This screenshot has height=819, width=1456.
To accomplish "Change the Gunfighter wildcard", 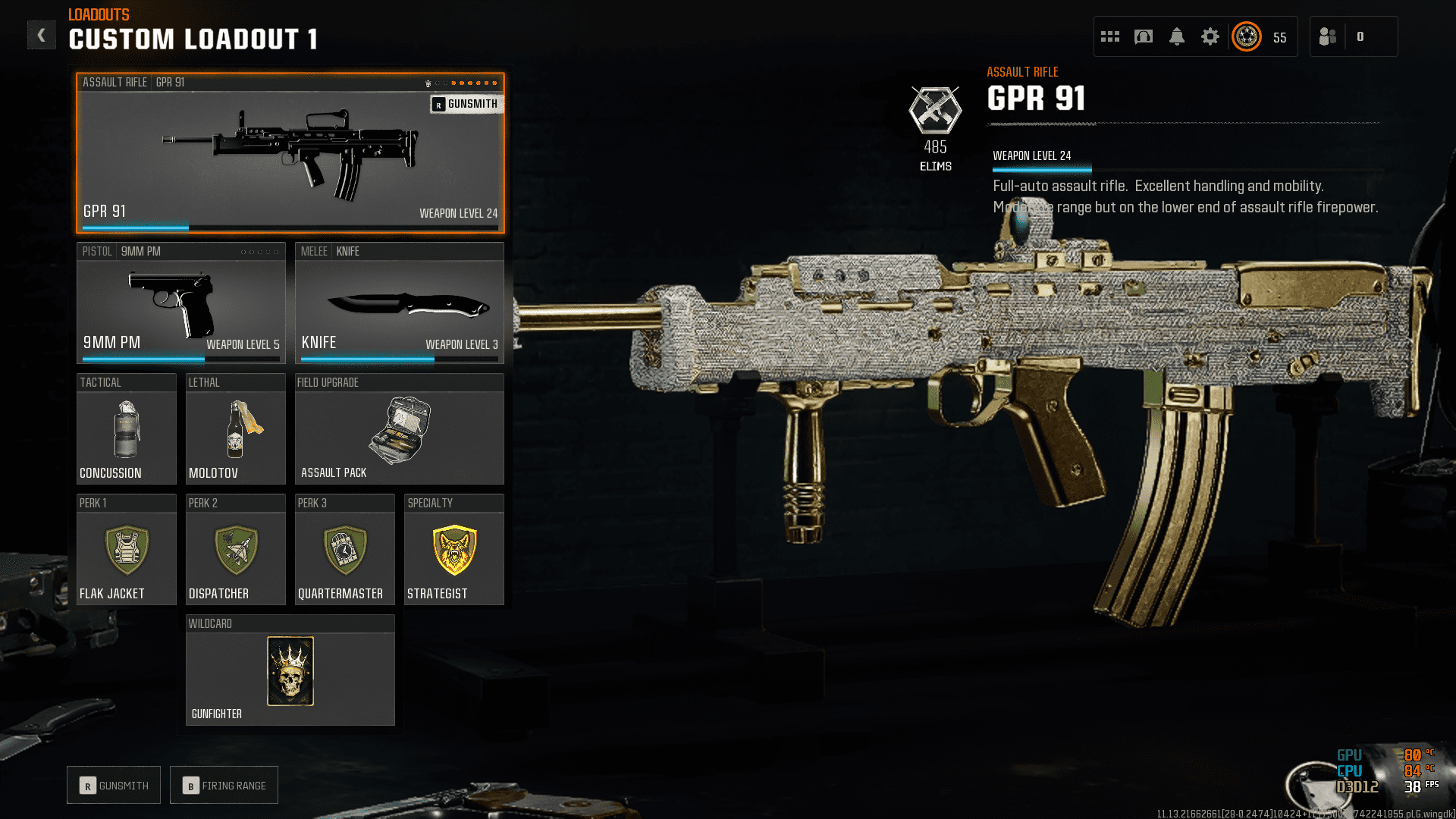I will pos(290,671).
